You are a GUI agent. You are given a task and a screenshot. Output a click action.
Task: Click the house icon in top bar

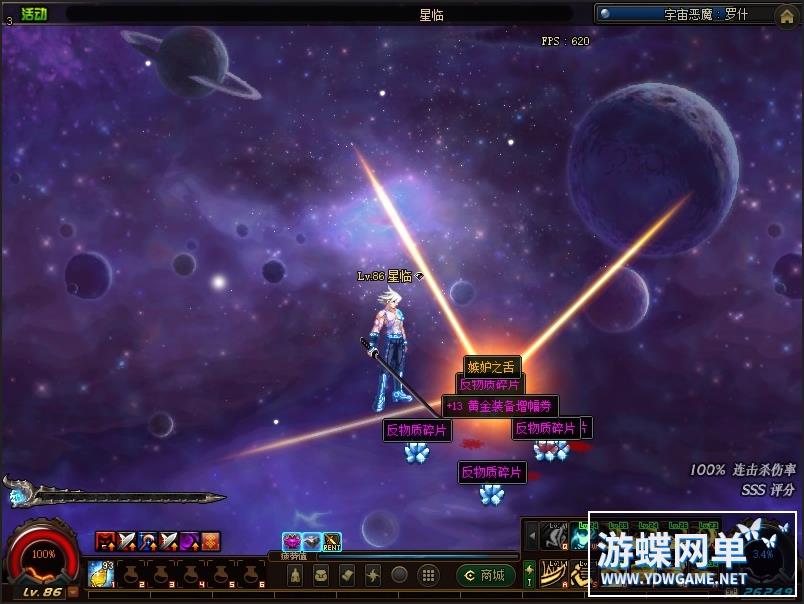point(785,14)
